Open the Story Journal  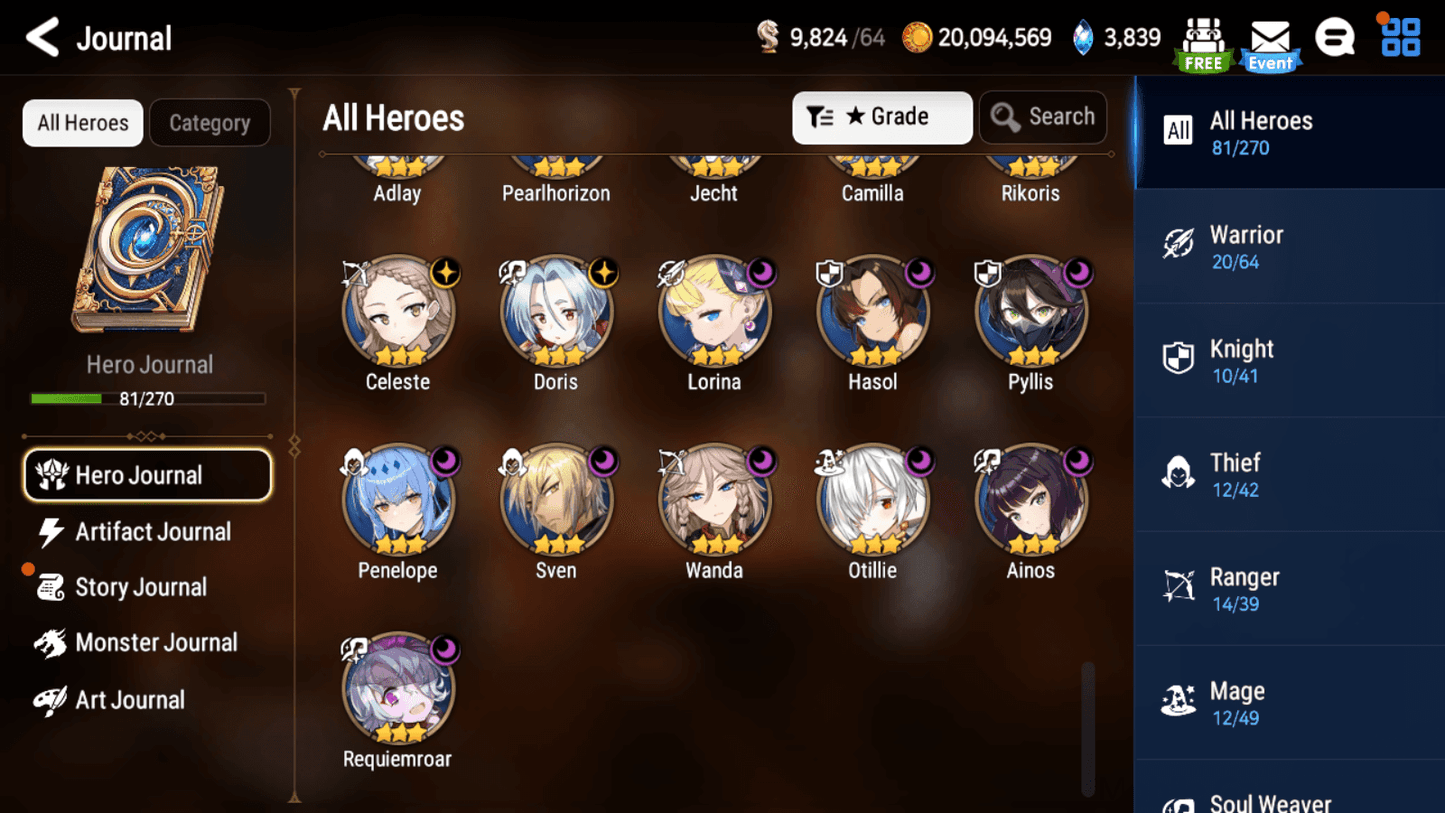(x=140, y=587)
